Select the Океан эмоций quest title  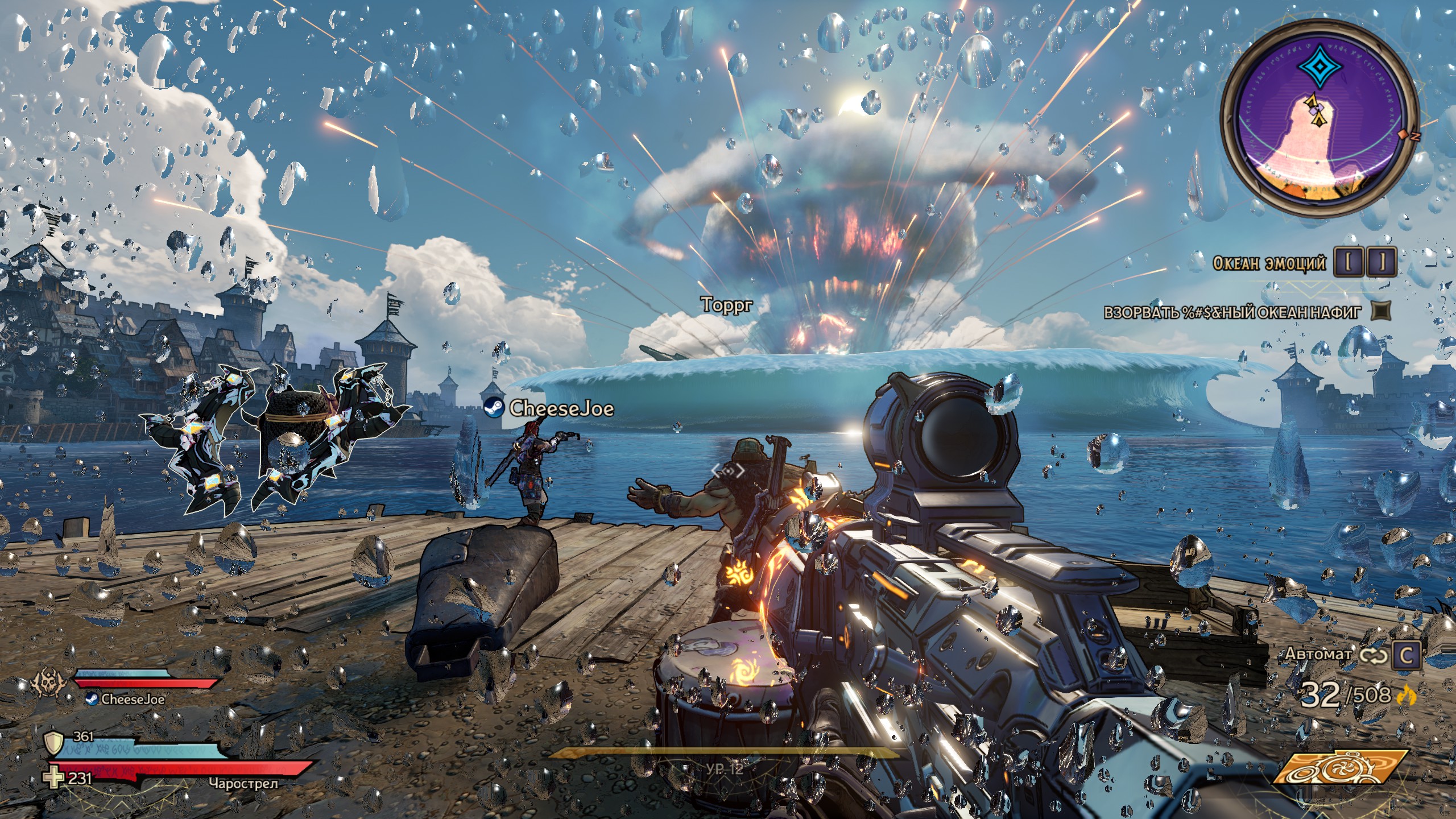1269,263
